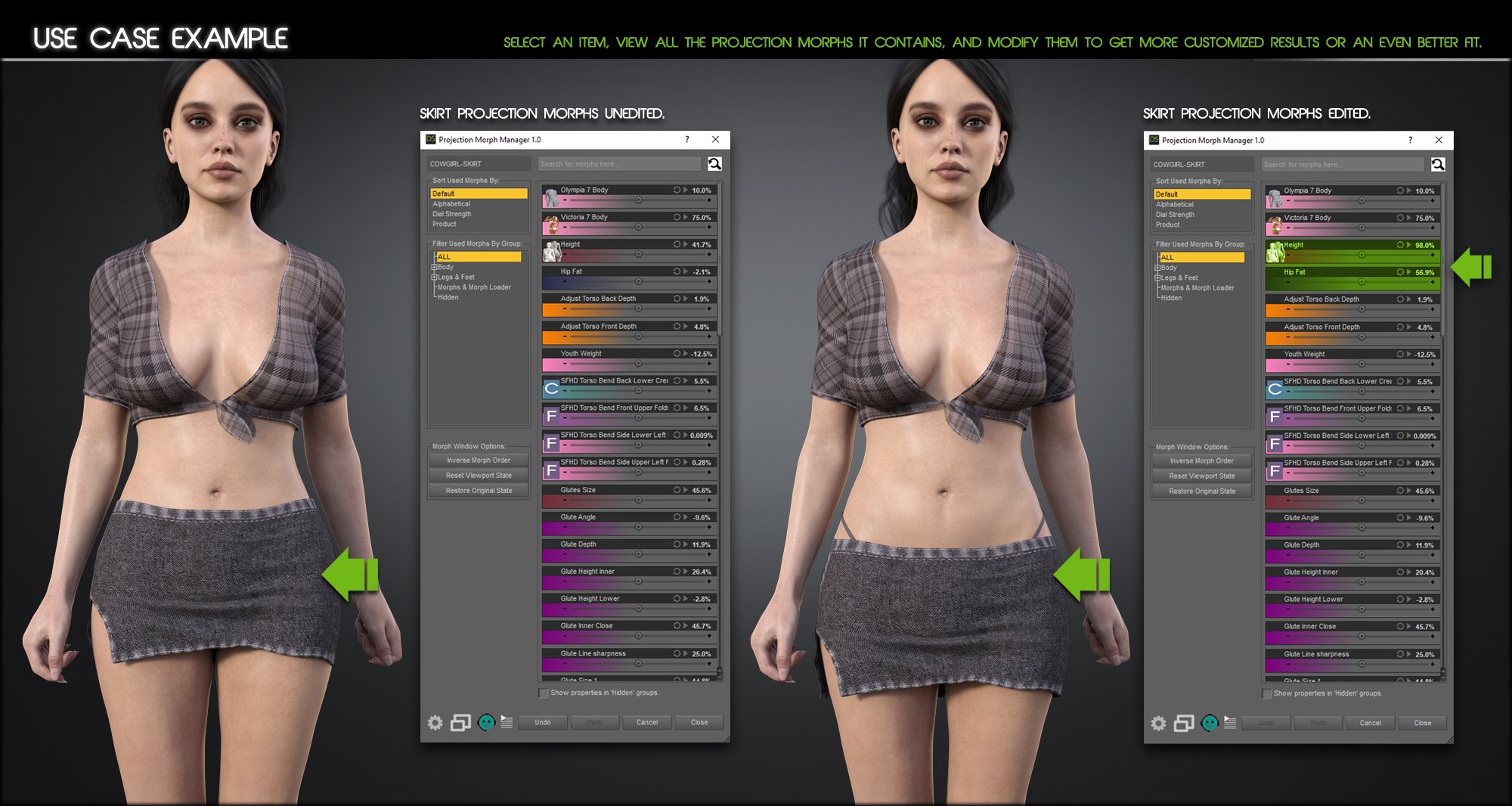Click the magnifier search icon
This screenshot has width=1512, height=806.
(x=714, y=163)
